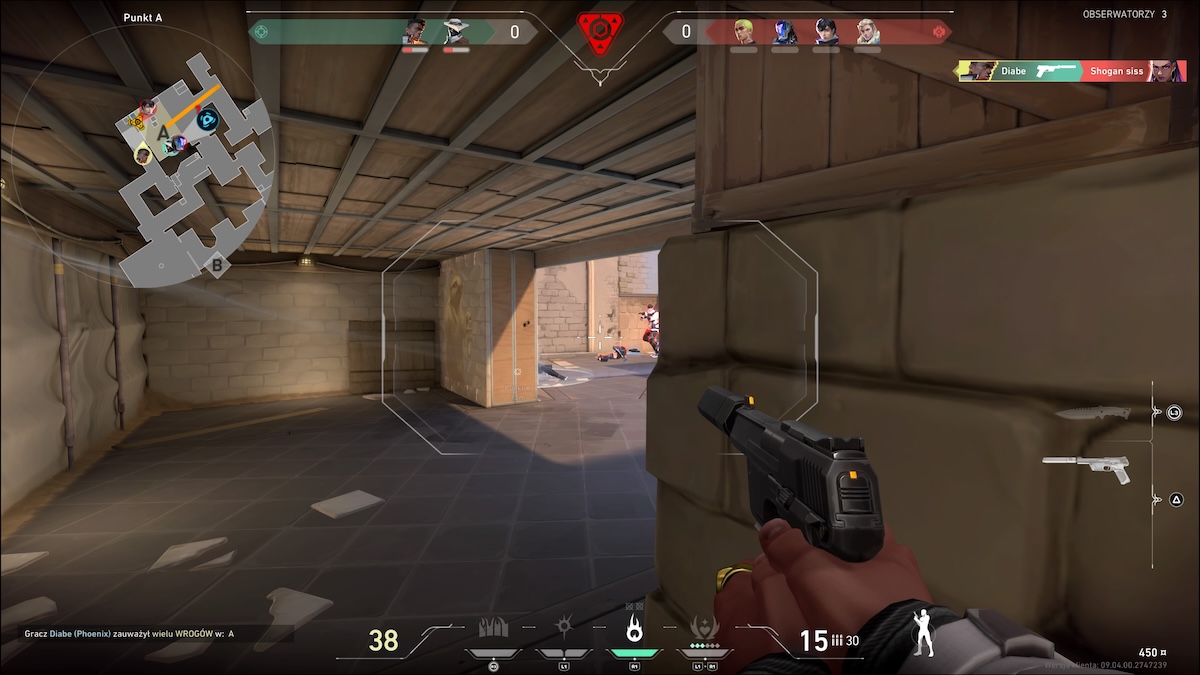The height and width of the screenshot is (675, 1200).
Task: Click the yellow spike icon on the minimap
Action: point(136,121)
